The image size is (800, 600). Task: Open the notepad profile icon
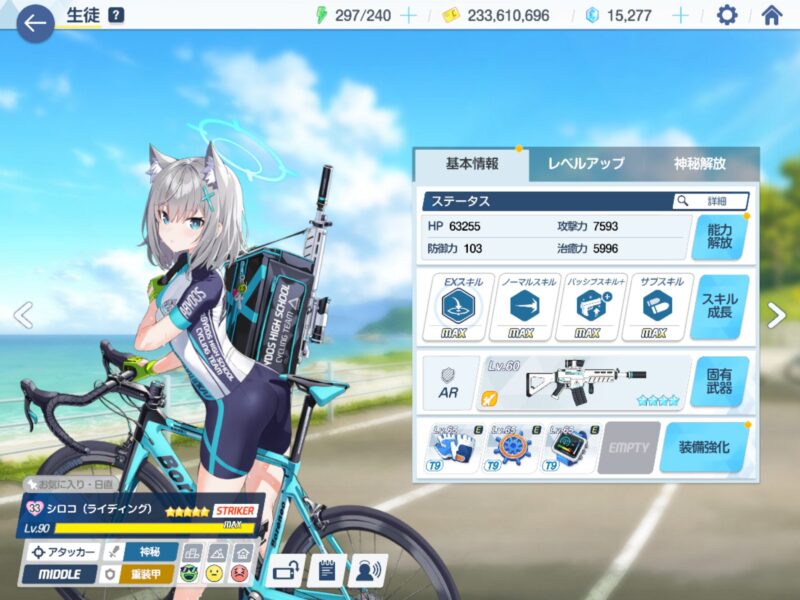coord(325,571)
